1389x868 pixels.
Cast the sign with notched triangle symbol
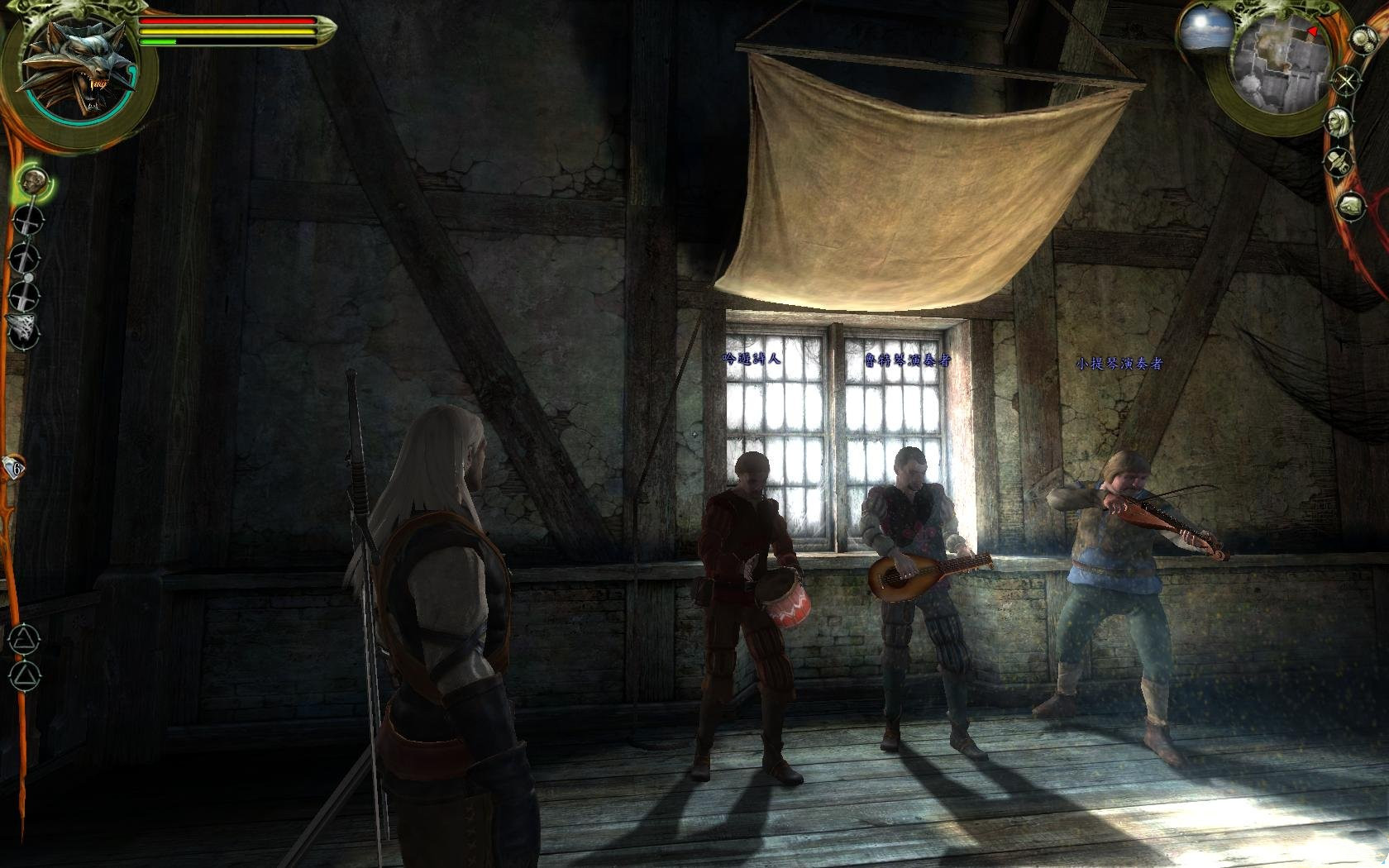(24, 639)
